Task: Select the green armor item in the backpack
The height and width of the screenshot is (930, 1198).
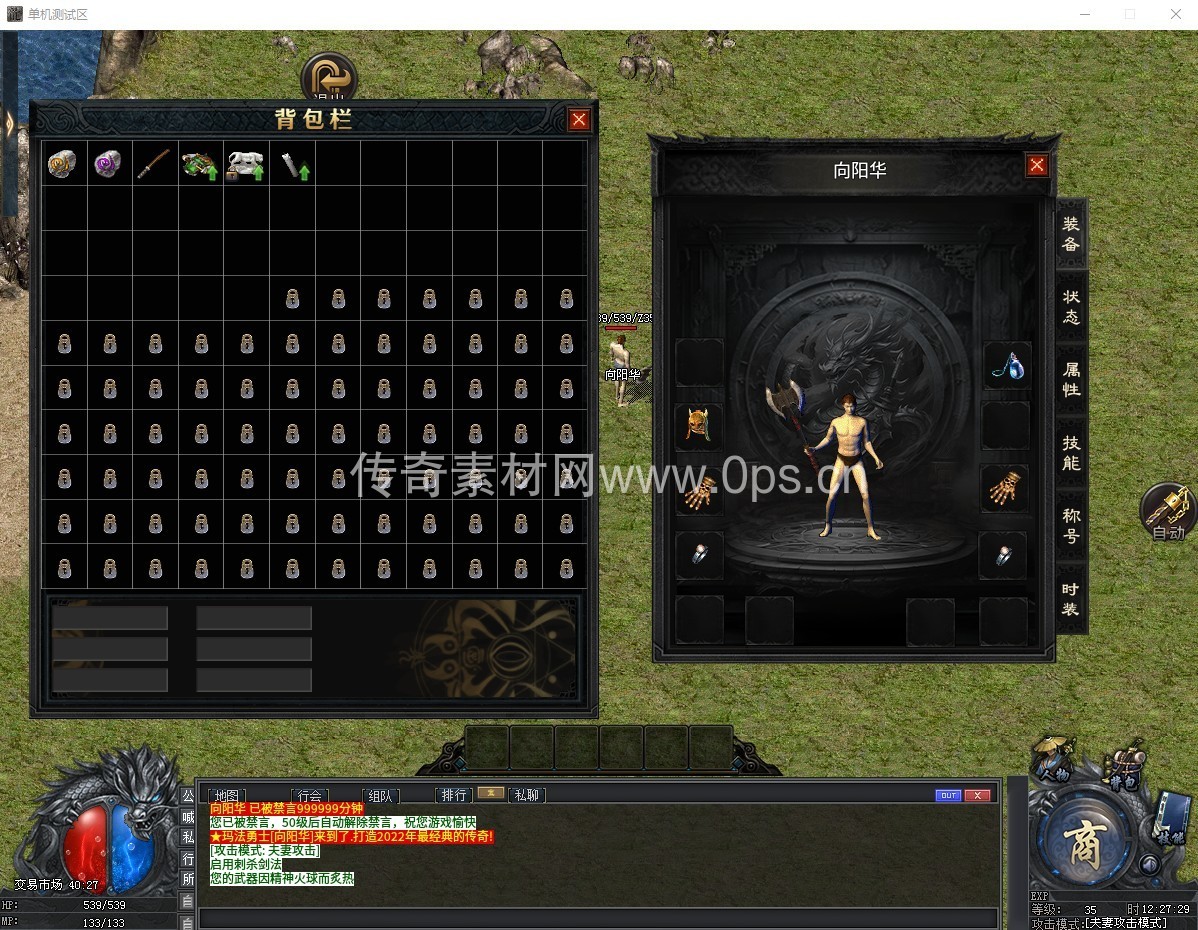Action: 199,164
